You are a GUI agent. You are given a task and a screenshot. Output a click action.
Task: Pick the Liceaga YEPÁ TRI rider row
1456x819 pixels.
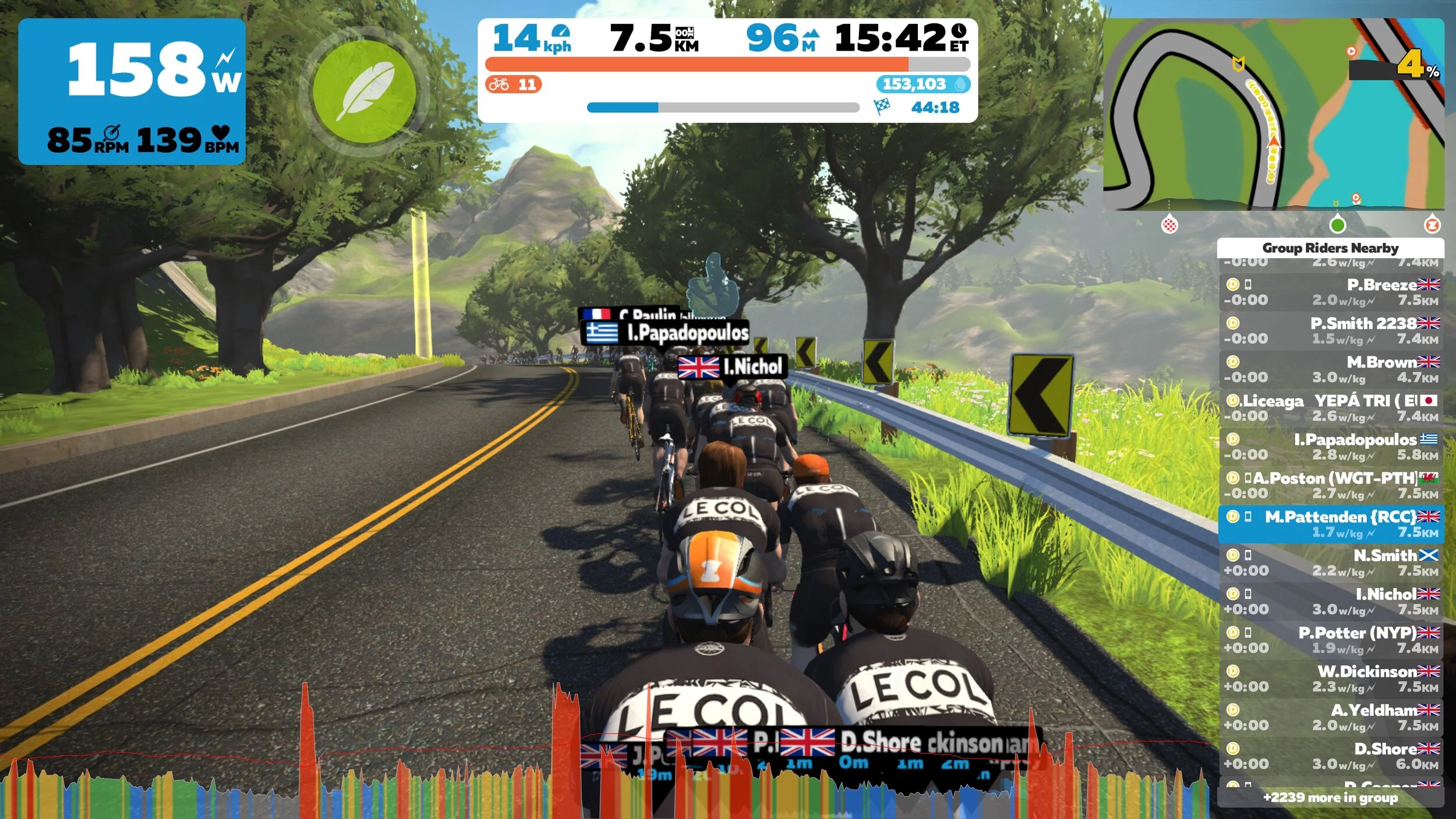(x=1330, y=408)
